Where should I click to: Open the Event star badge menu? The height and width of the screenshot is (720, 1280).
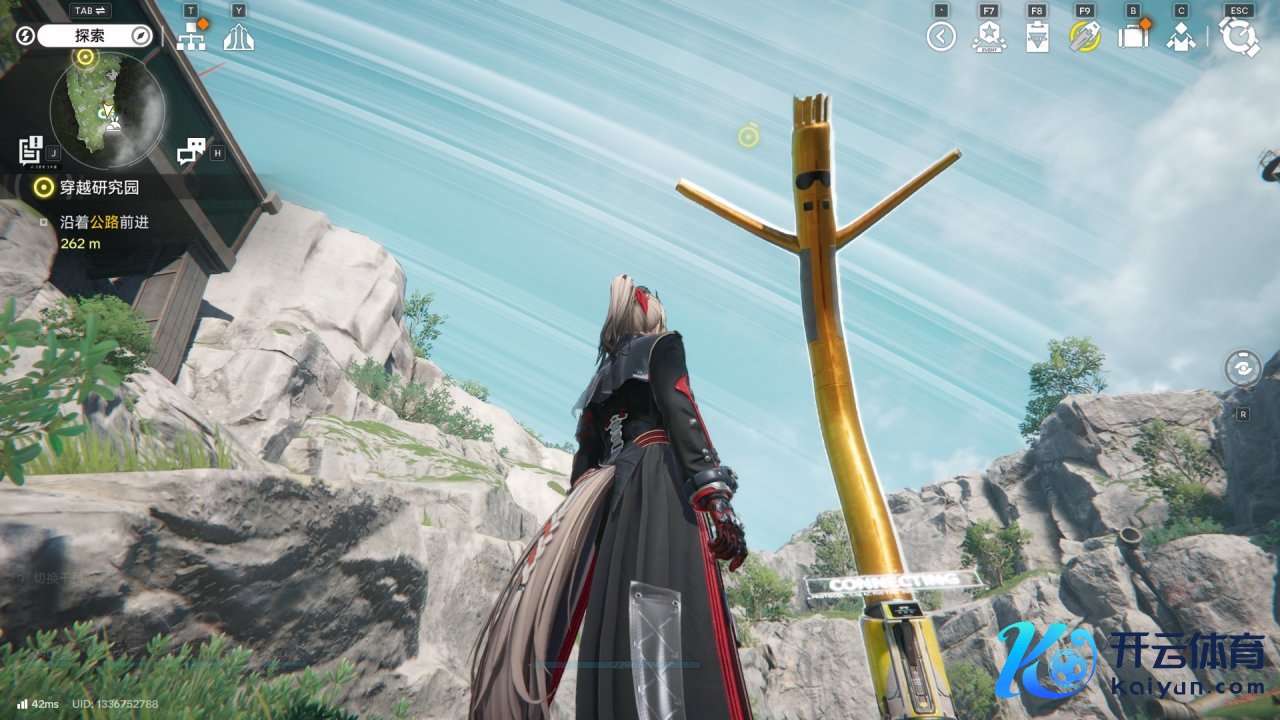[x=989, y=37]
